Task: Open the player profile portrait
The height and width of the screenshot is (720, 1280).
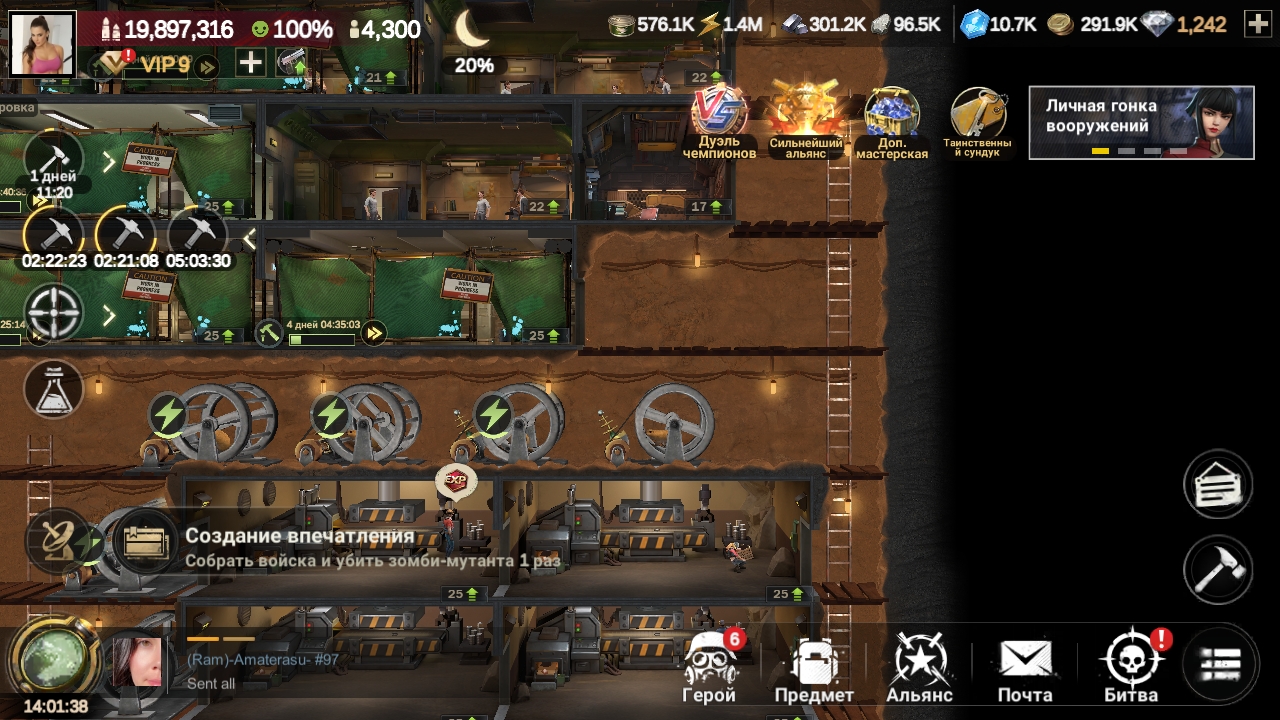Action: click(42, 44)
